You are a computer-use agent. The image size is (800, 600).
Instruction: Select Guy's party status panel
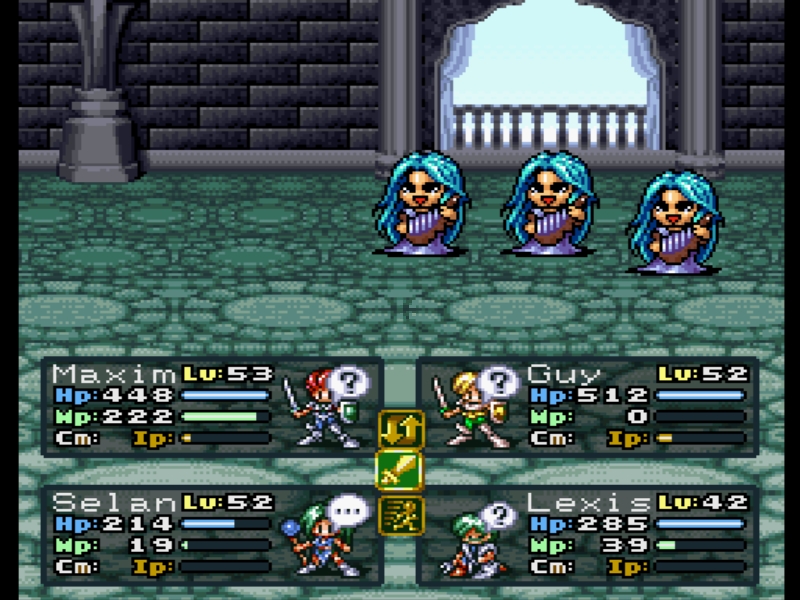pos(587,407)
